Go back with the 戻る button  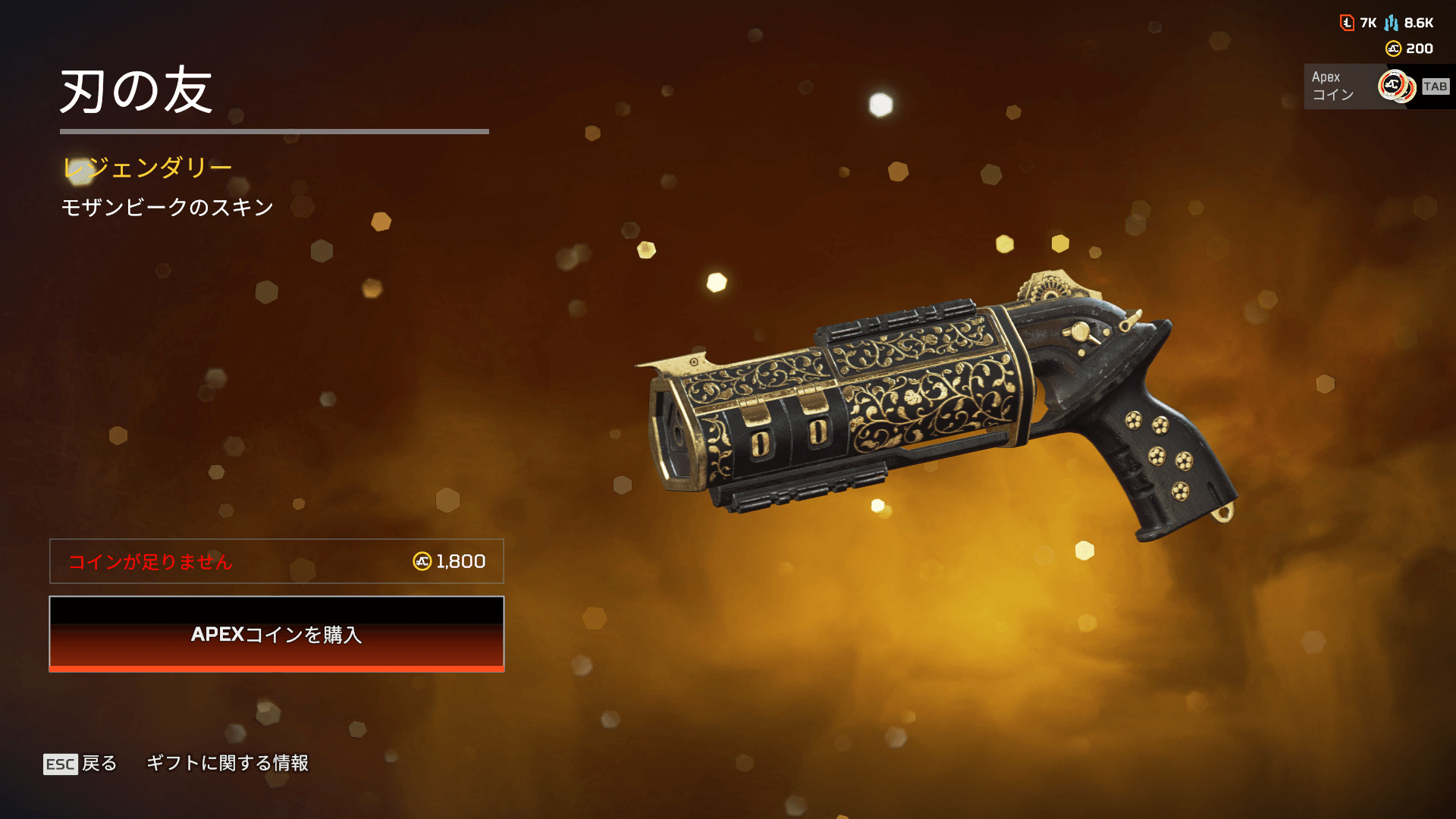tap(81, 763)
